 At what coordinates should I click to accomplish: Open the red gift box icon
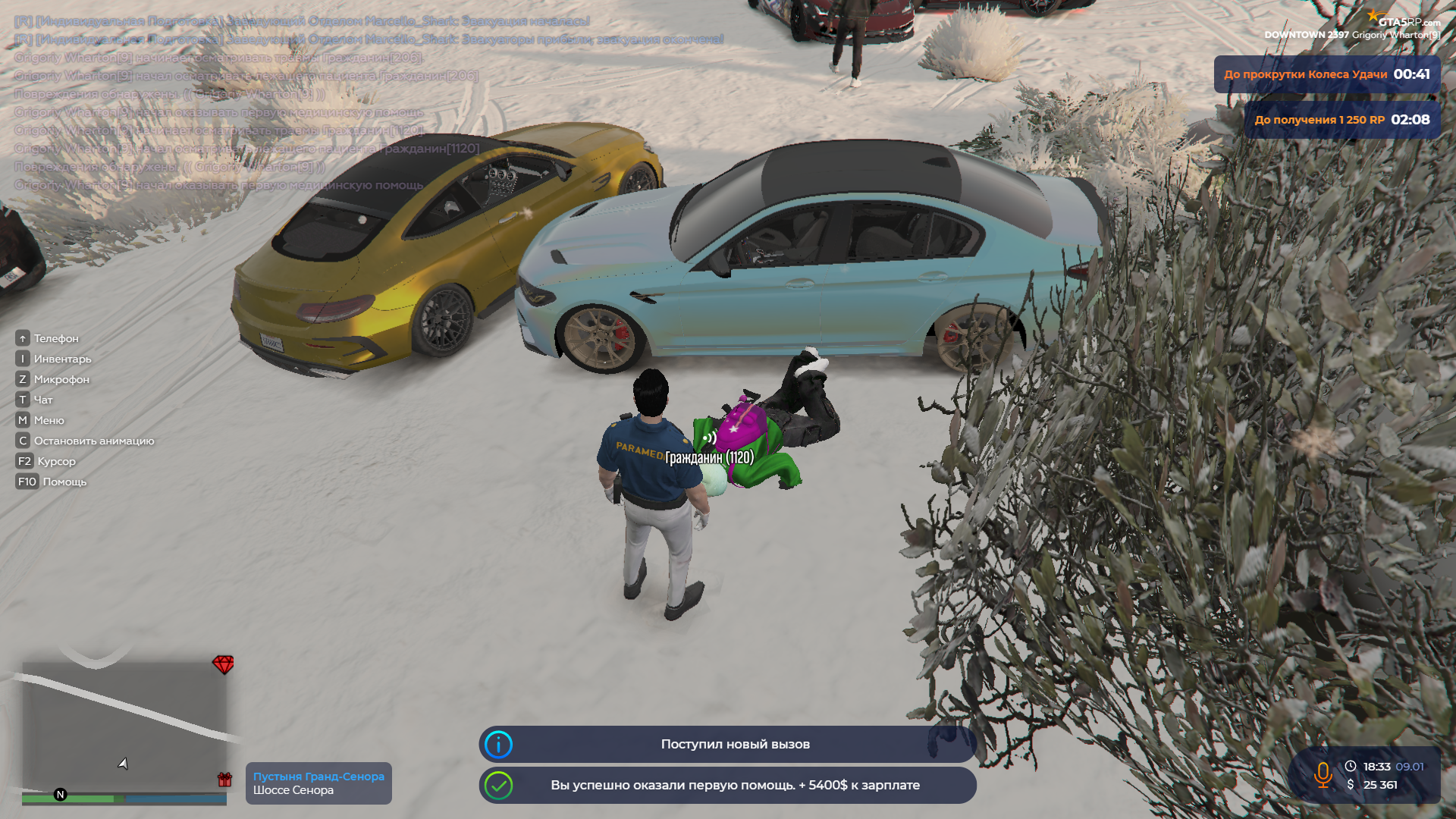point(224,779)
